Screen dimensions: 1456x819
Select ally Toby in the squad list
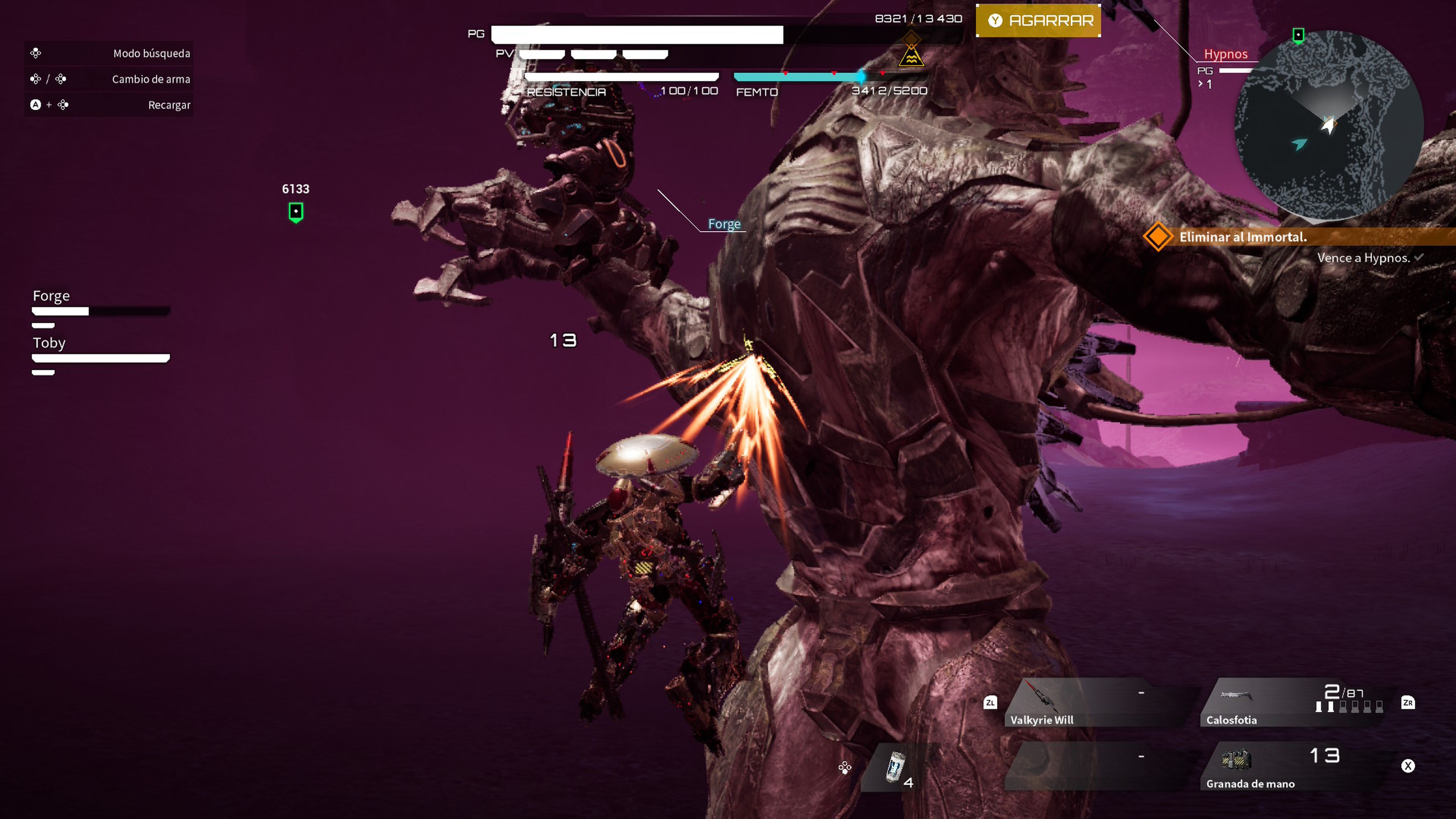coord(49,343)
